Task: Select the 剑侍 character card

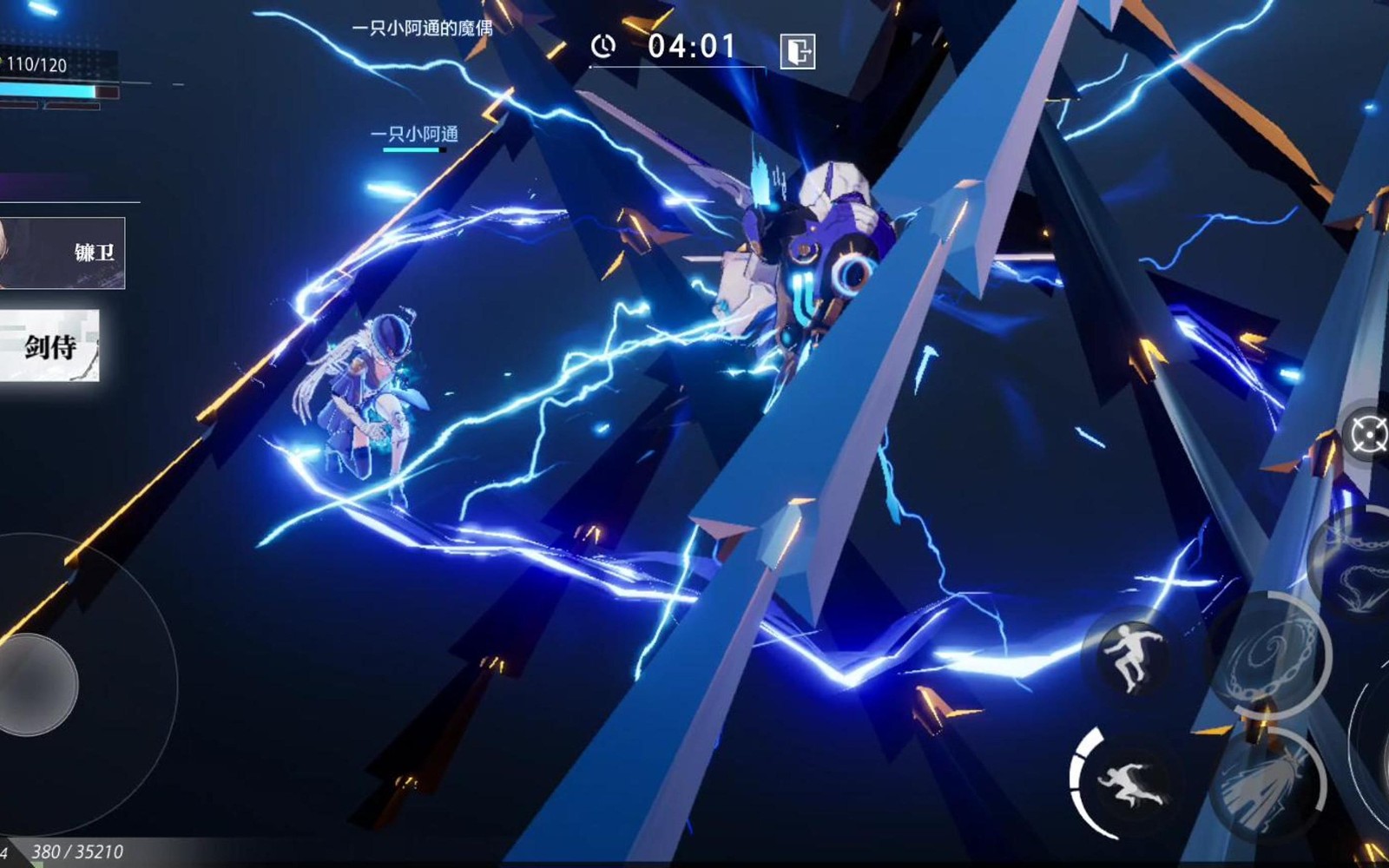Action: 49,345
